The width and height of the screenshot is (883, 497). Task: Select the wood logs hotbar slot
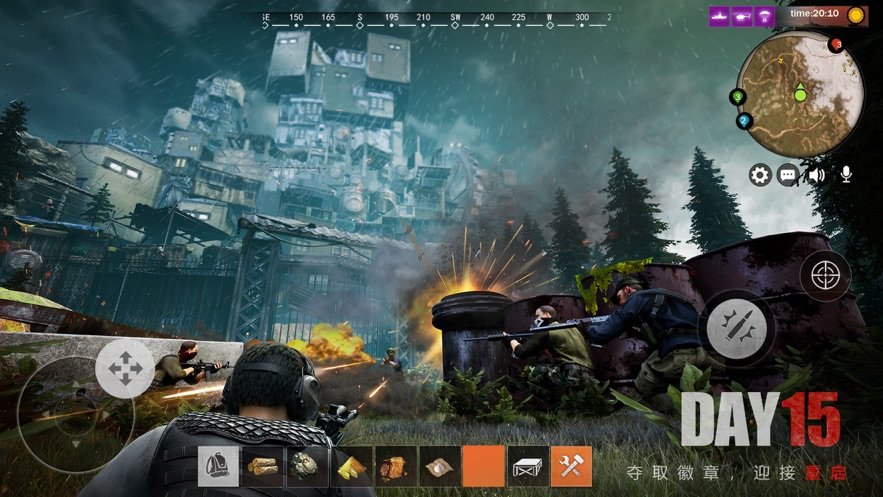click(x=262, y=466)
